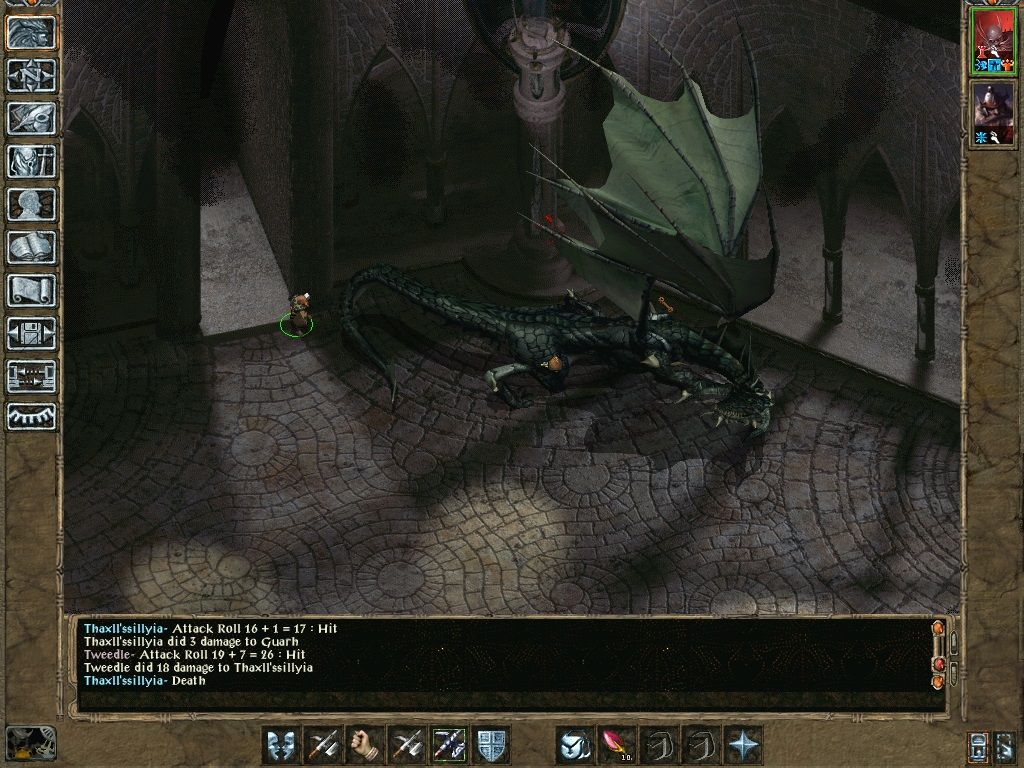Click the top button in the left sidebar
The height and width of the screenshot is (768, 1024).
pos(31,32)
